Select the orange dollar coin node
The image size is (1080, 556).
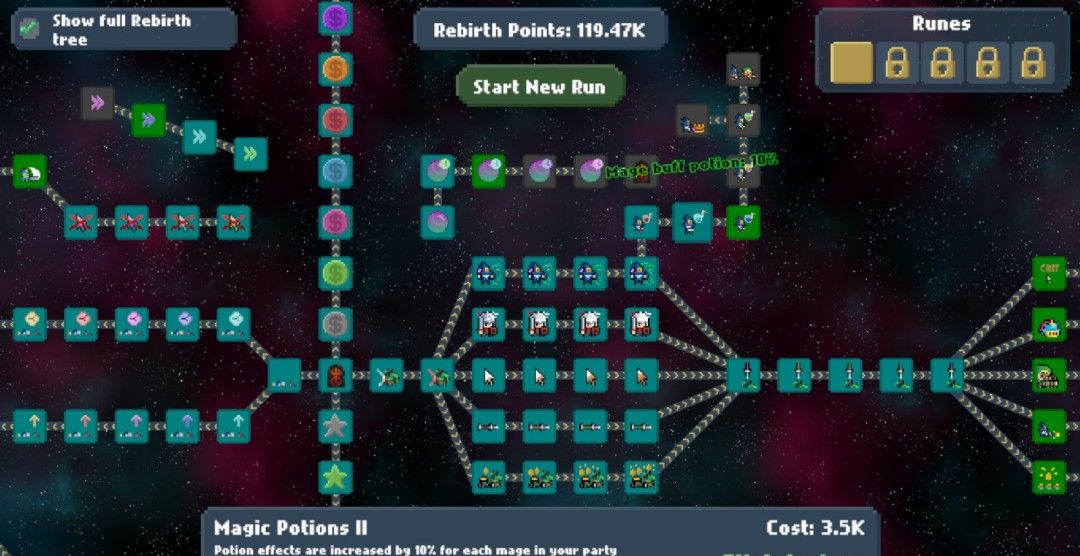[335, 68]
